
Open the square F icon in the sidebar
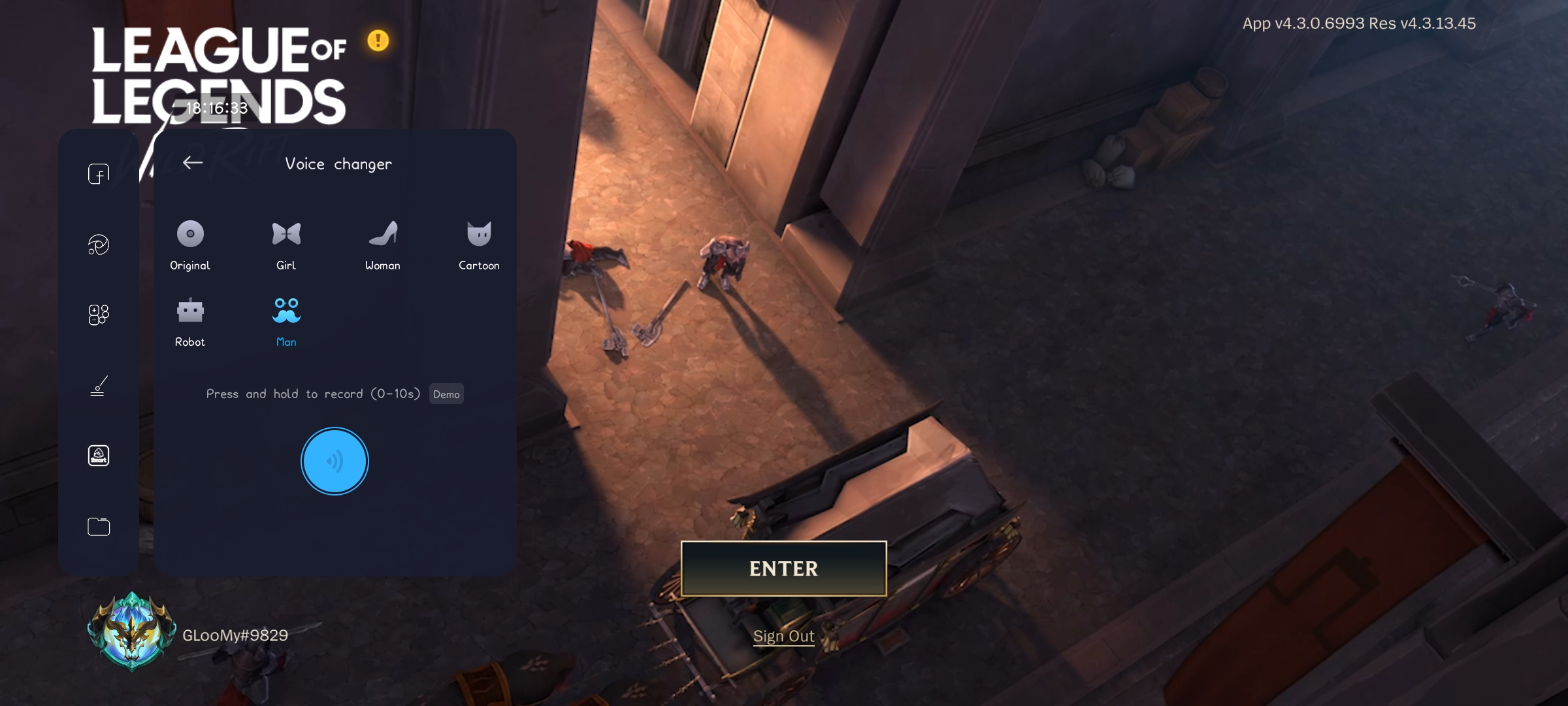99,174
